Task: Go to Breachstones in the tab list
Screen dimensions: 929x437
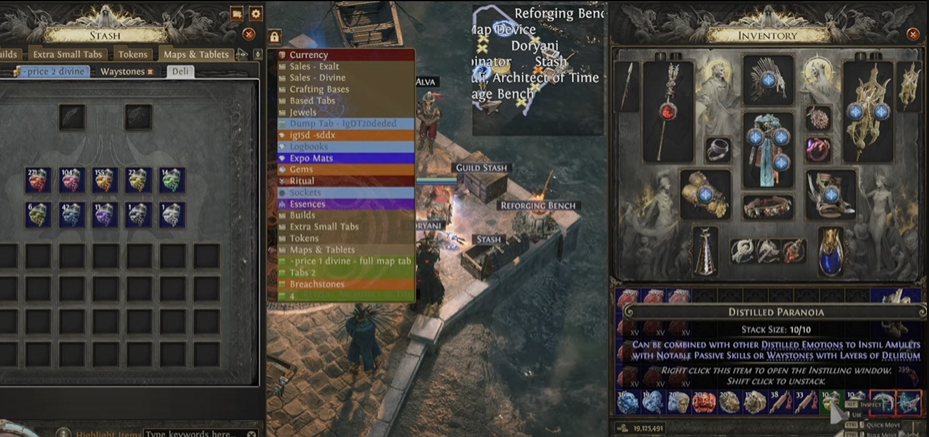Action: click(x=317, y=284)
